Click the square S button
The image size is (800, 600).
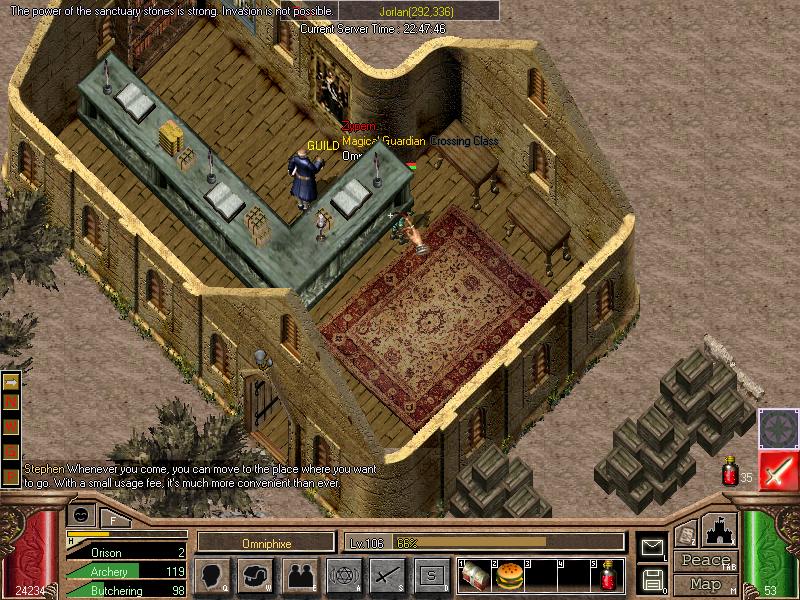point(431,575)
